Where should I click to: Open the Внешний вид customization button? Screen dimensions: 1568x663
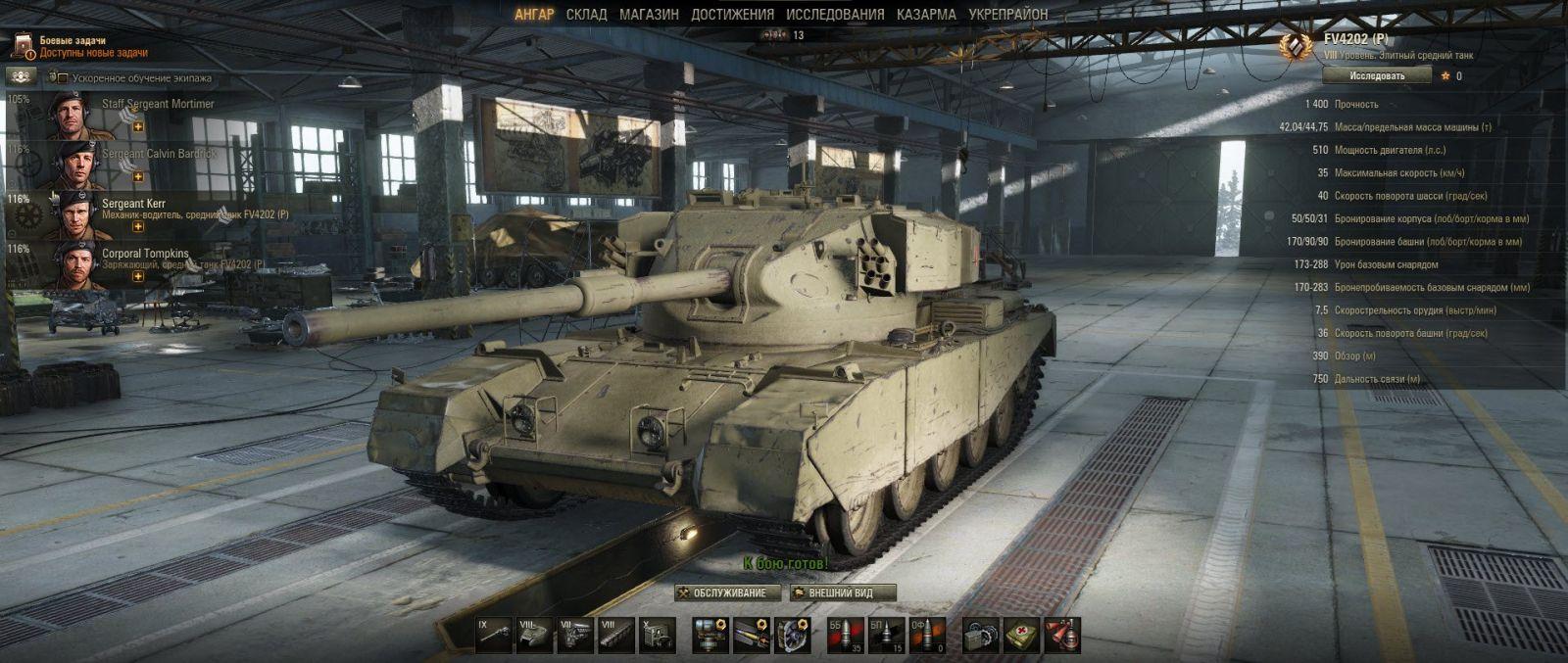843,592
